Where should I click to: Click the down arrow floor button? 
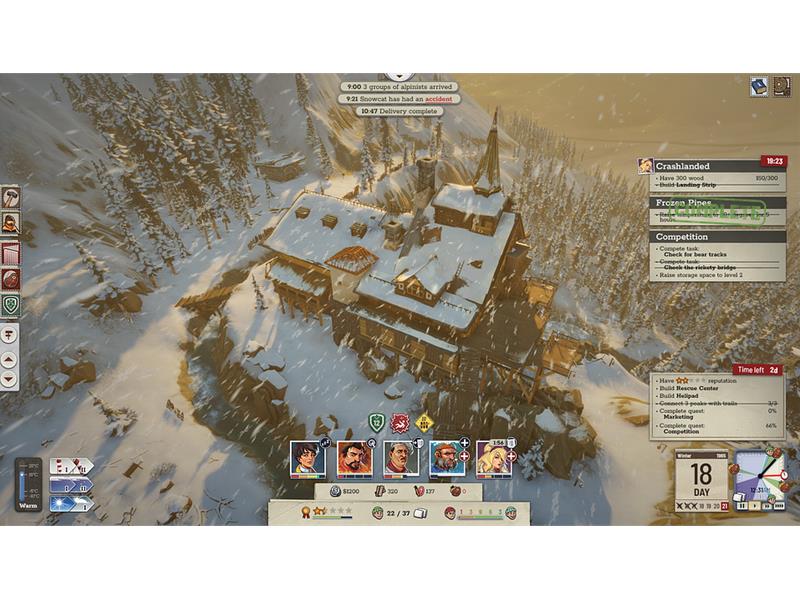(10, 379)
